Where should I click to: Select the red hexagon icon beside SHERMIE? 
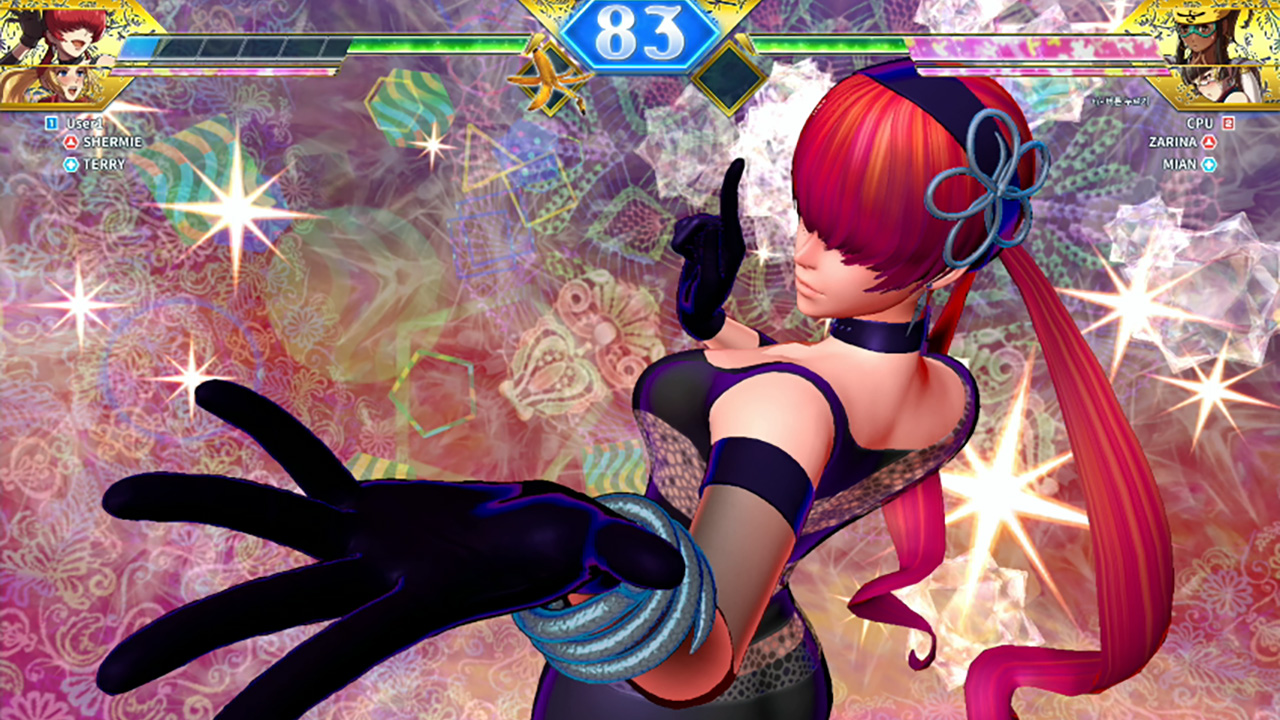click(x=70, y=142)
